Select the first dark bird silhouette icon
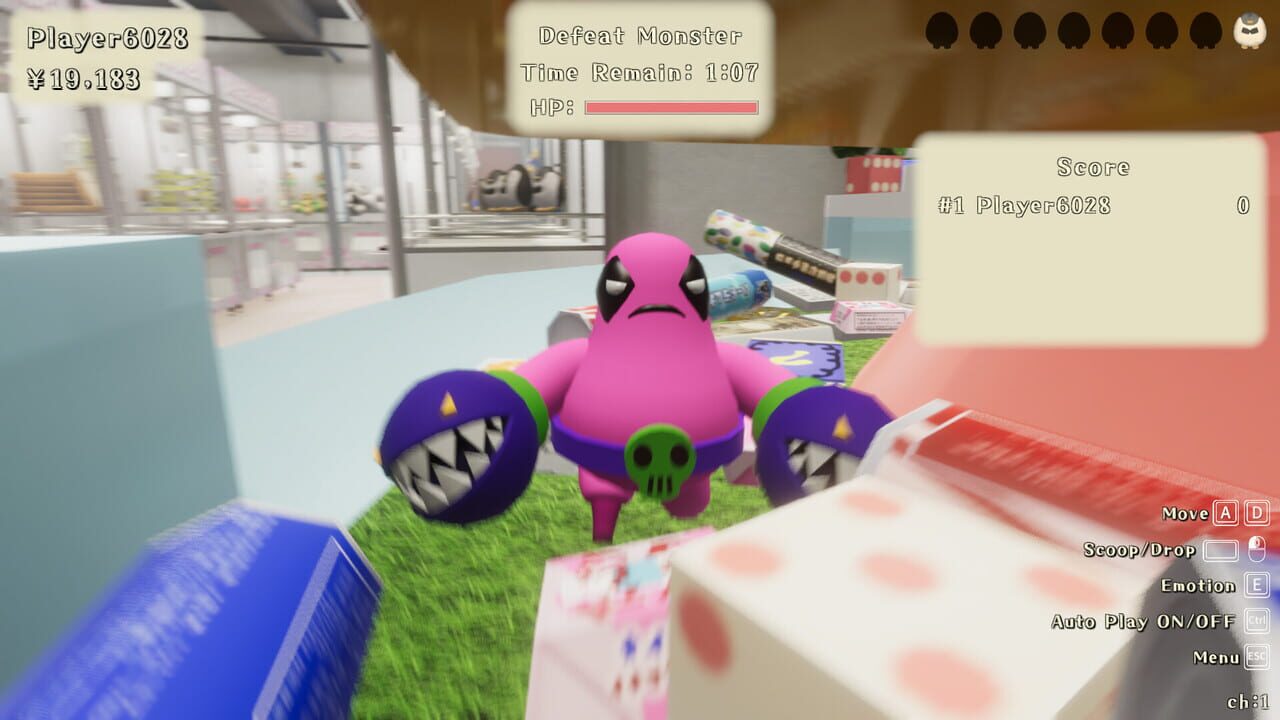The image size is (1280, 720). point(941,29)
